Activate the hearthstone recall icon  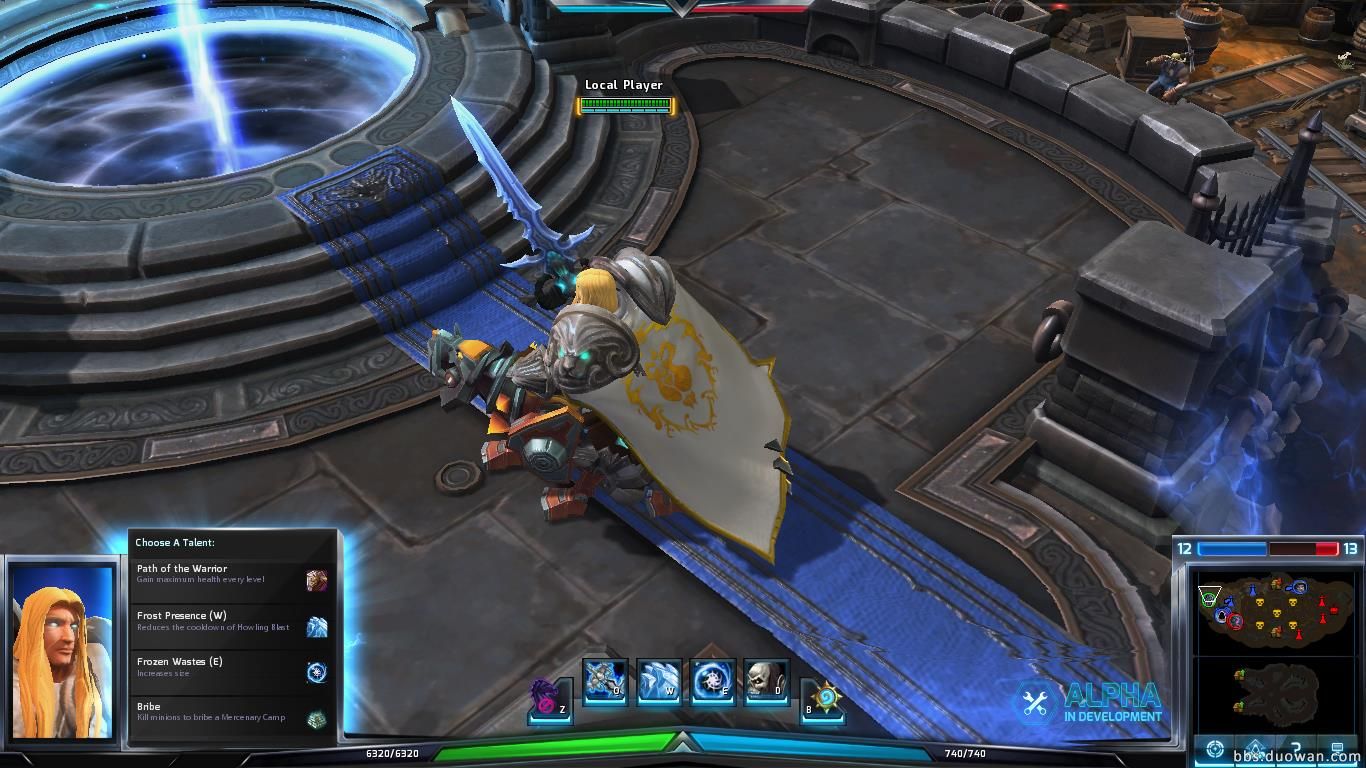pyautogui.click(x=824, y=697)
